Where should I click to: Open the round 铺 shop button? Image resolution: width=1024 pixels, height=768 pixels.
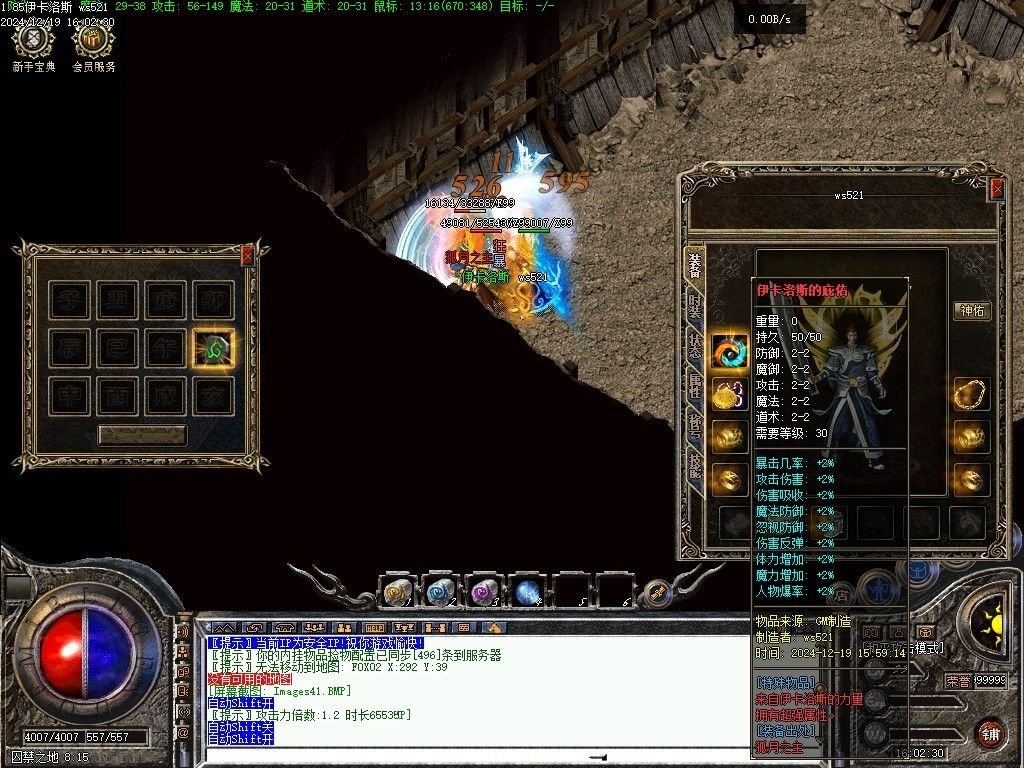[x=990, y=732]
